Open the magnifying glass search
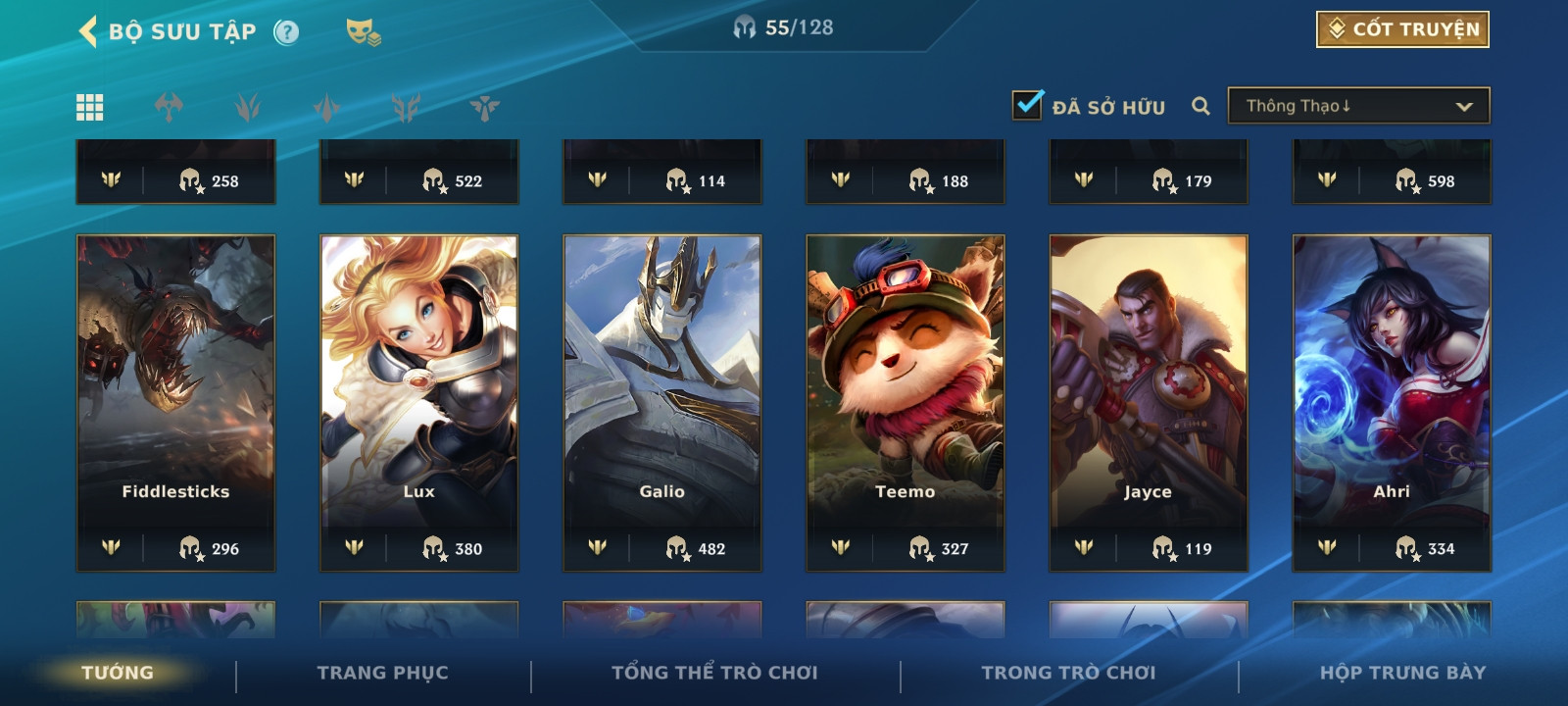The image size is (1568, 706). [x=1200, y=106]
